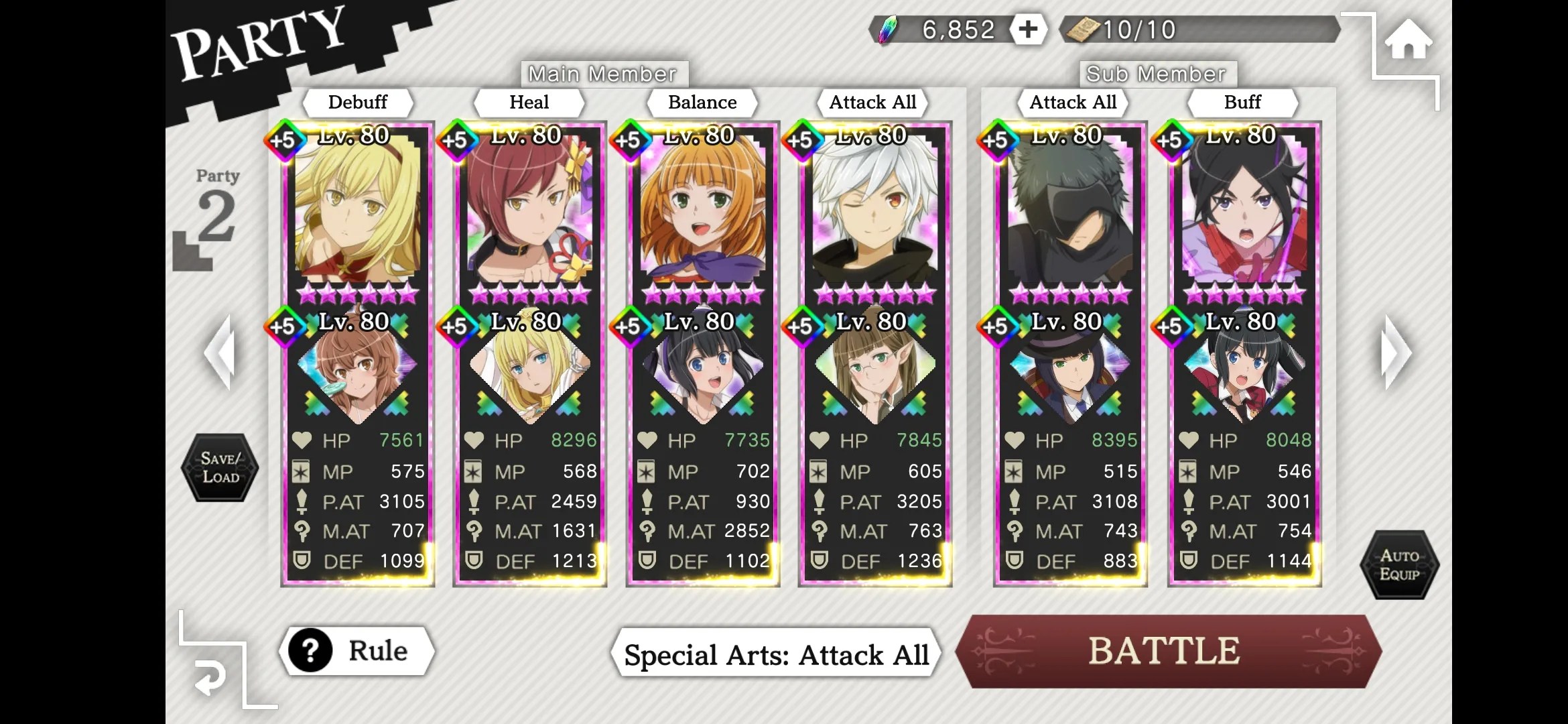Open the Rule help button
Image resolution: width=1568 pixels, height=724 pixels.
(x=356, y=650)
